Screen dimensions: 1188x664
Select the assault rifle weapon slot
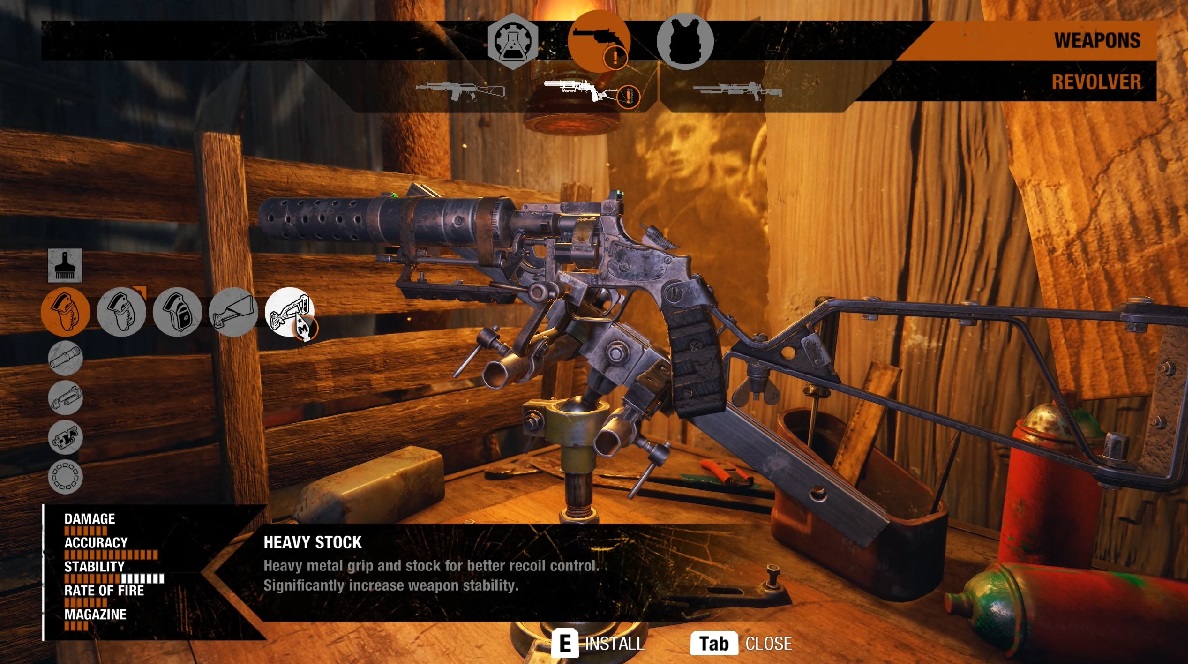[x=460, y=90]
